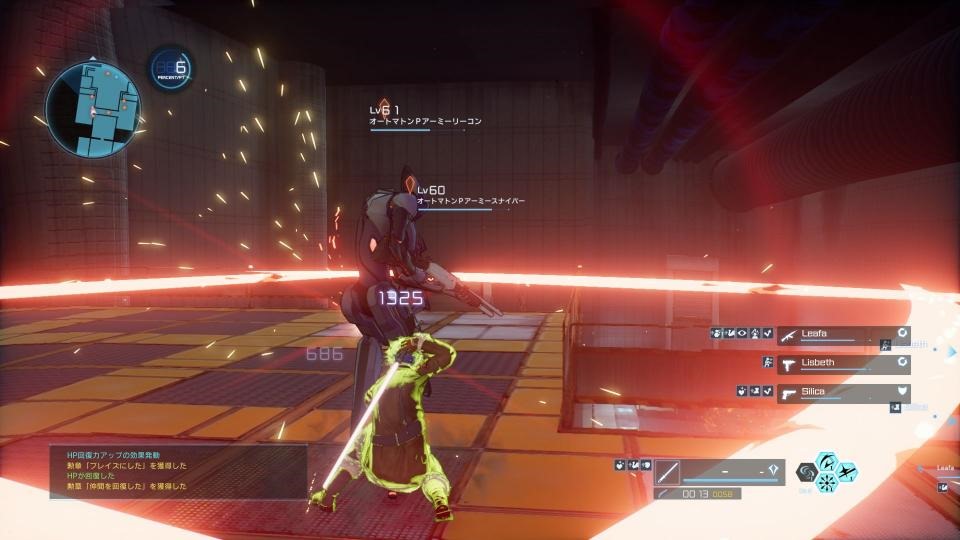Image resolution: width=960 pixels, height=540 pixels.
Task: Activate the grey swirl skill hexagon
Action: 805,472
